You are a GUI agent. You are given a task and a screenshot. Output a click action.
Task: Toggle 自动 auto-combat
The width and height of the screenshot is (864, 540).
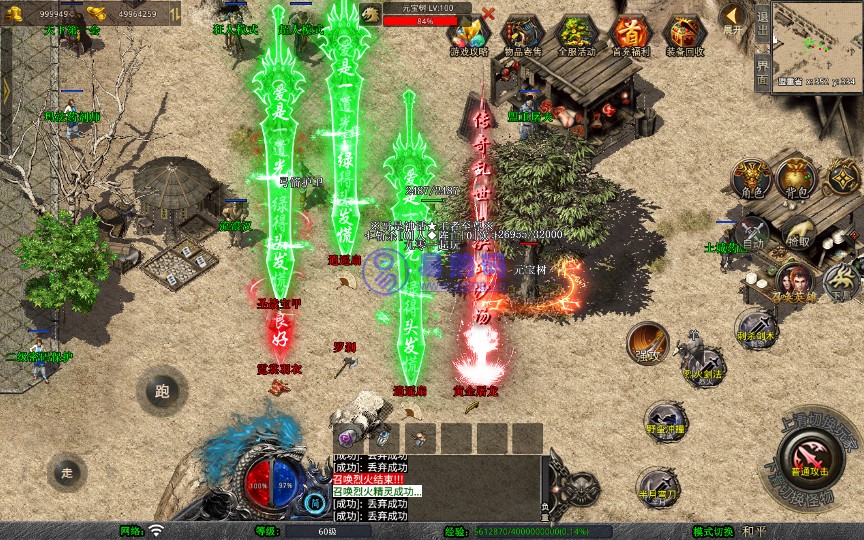[x=751, y=234]
